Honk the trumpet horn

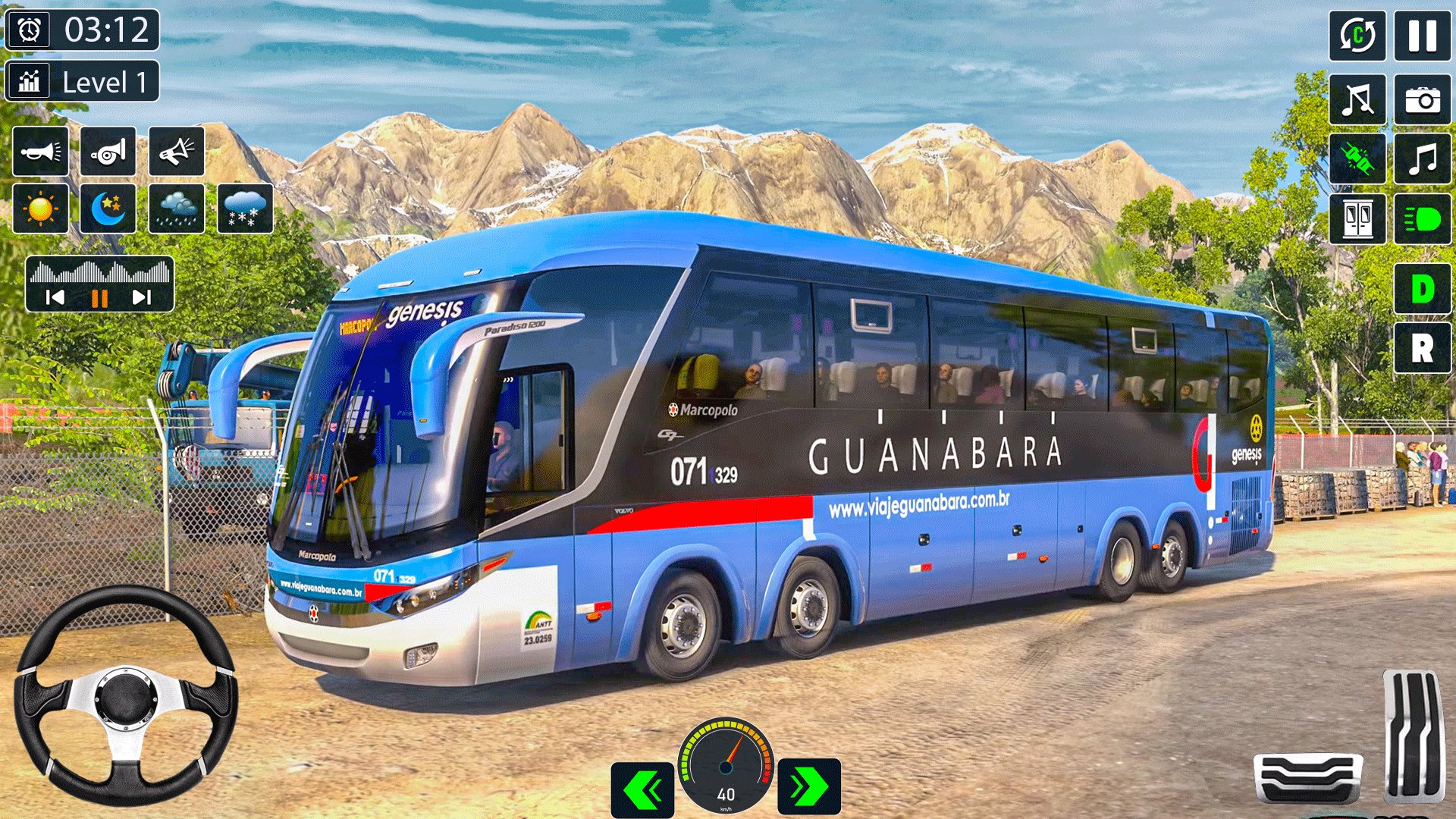40,152
